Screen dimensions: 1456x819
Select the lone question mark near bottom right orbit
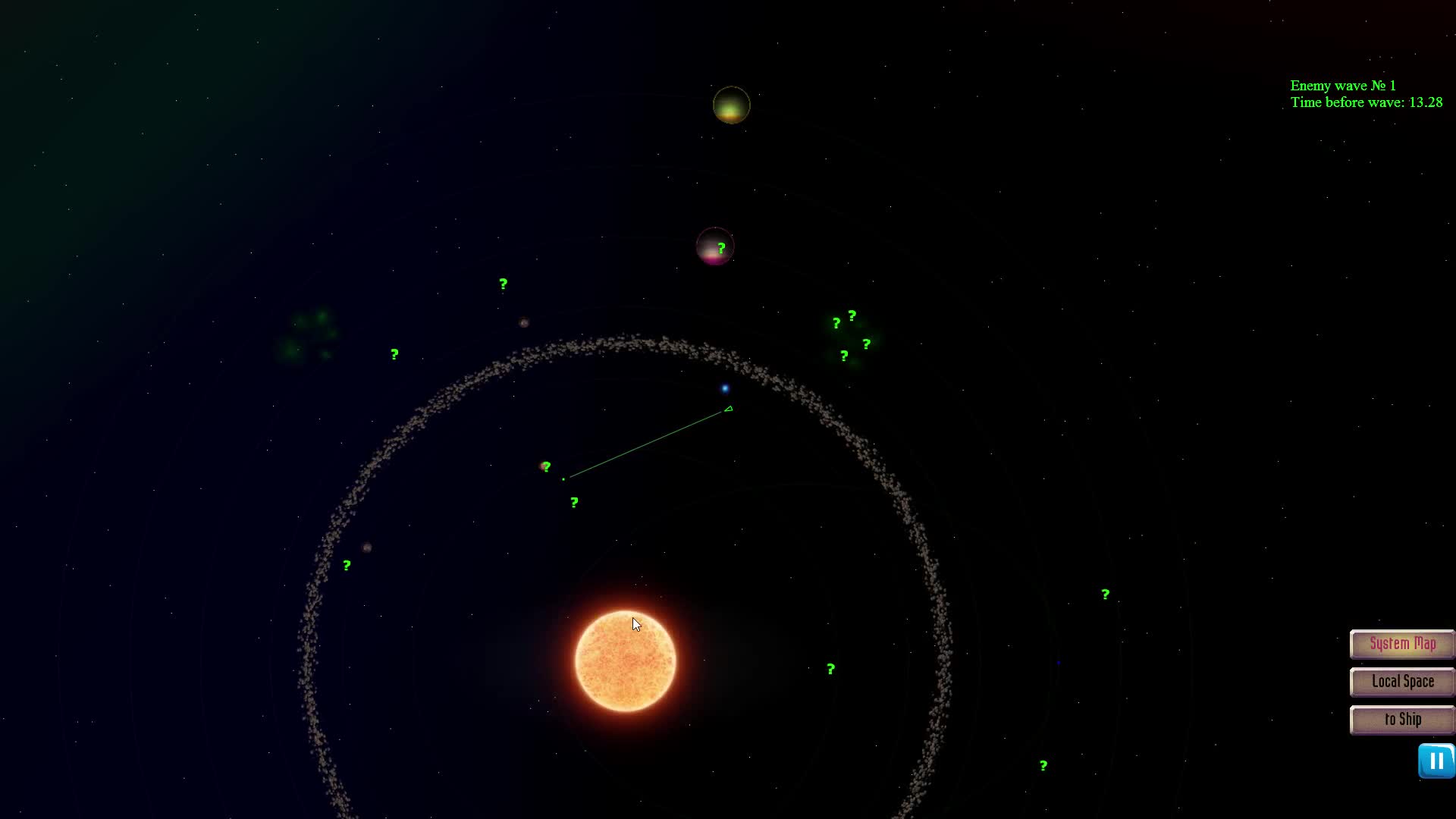pos(1105,594)
